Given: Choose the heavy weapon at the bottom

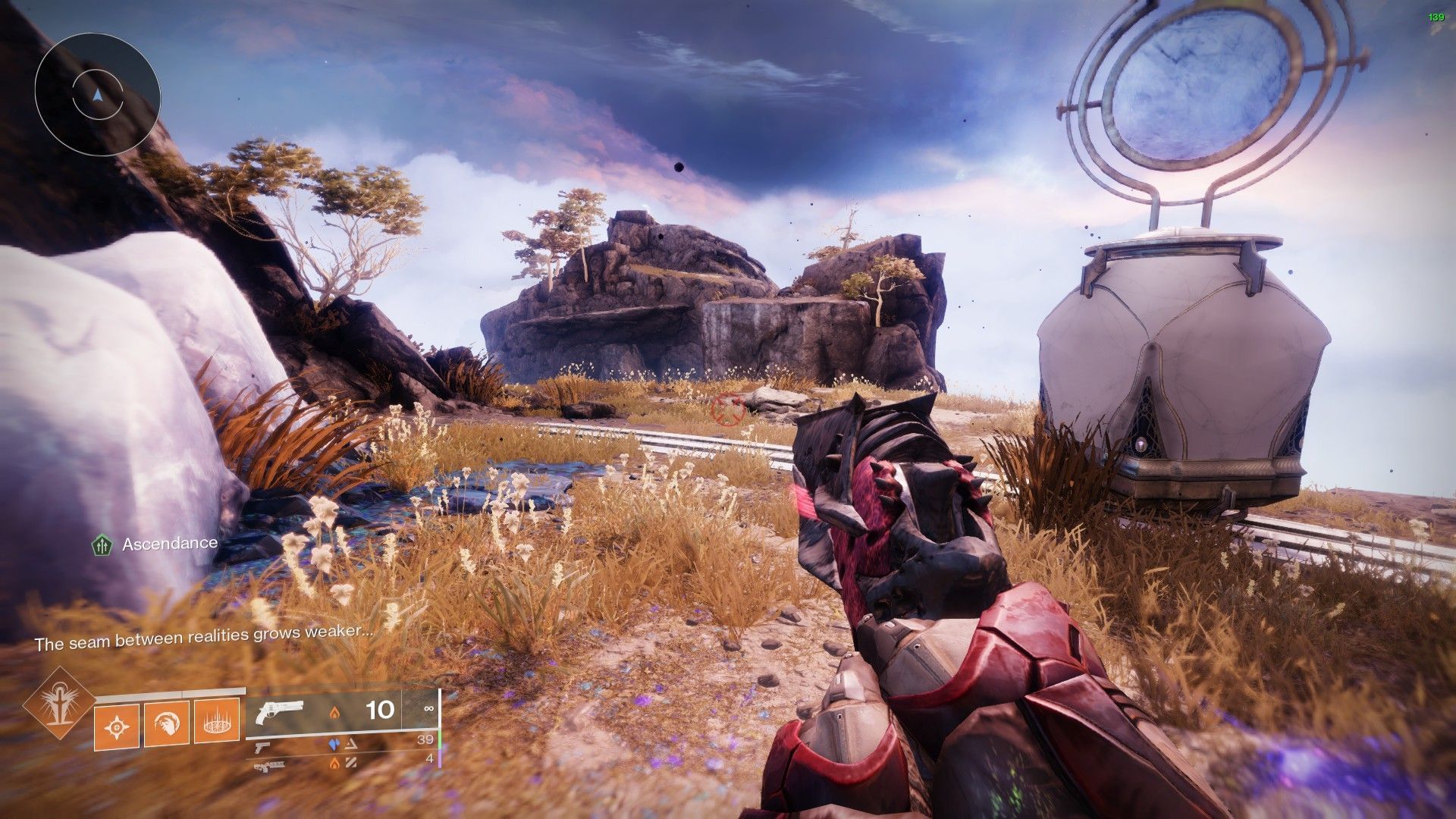Looking at the screenshot, I should coord(269,766).
